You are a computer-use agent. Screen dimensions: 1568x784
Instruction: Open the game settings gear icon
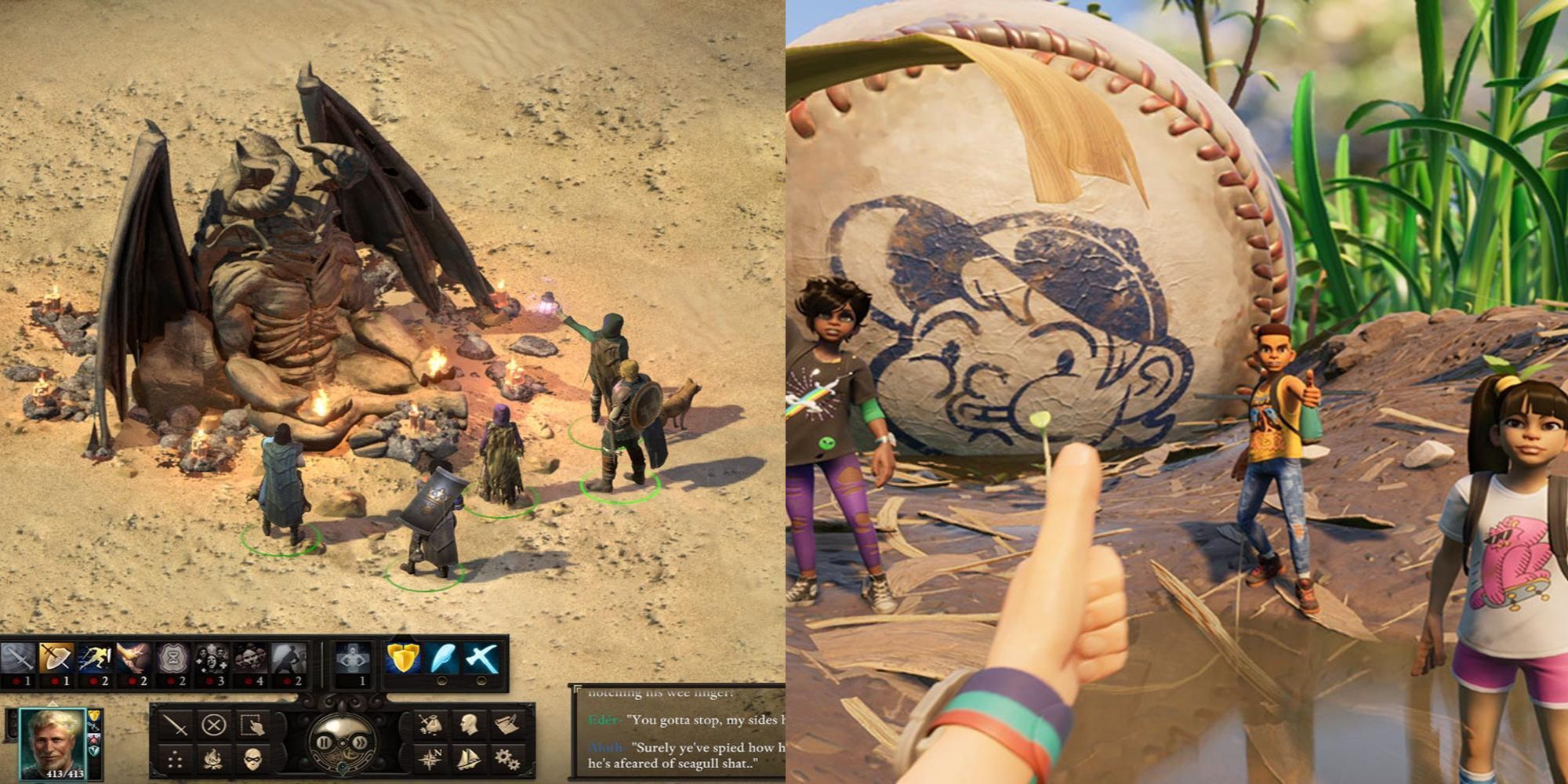click(x=505, y=759)
